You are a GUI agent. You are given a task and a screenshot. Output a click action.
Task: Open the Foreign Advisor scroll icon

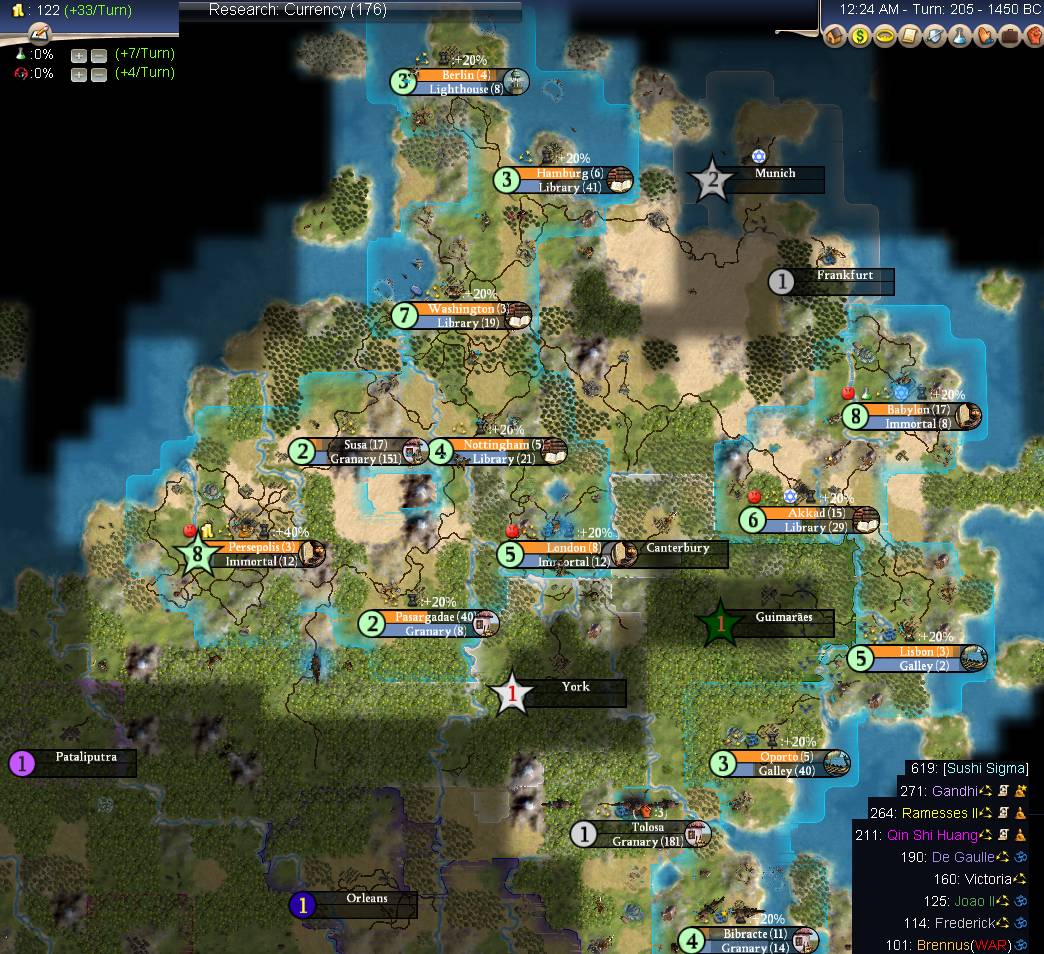[909, 37]
